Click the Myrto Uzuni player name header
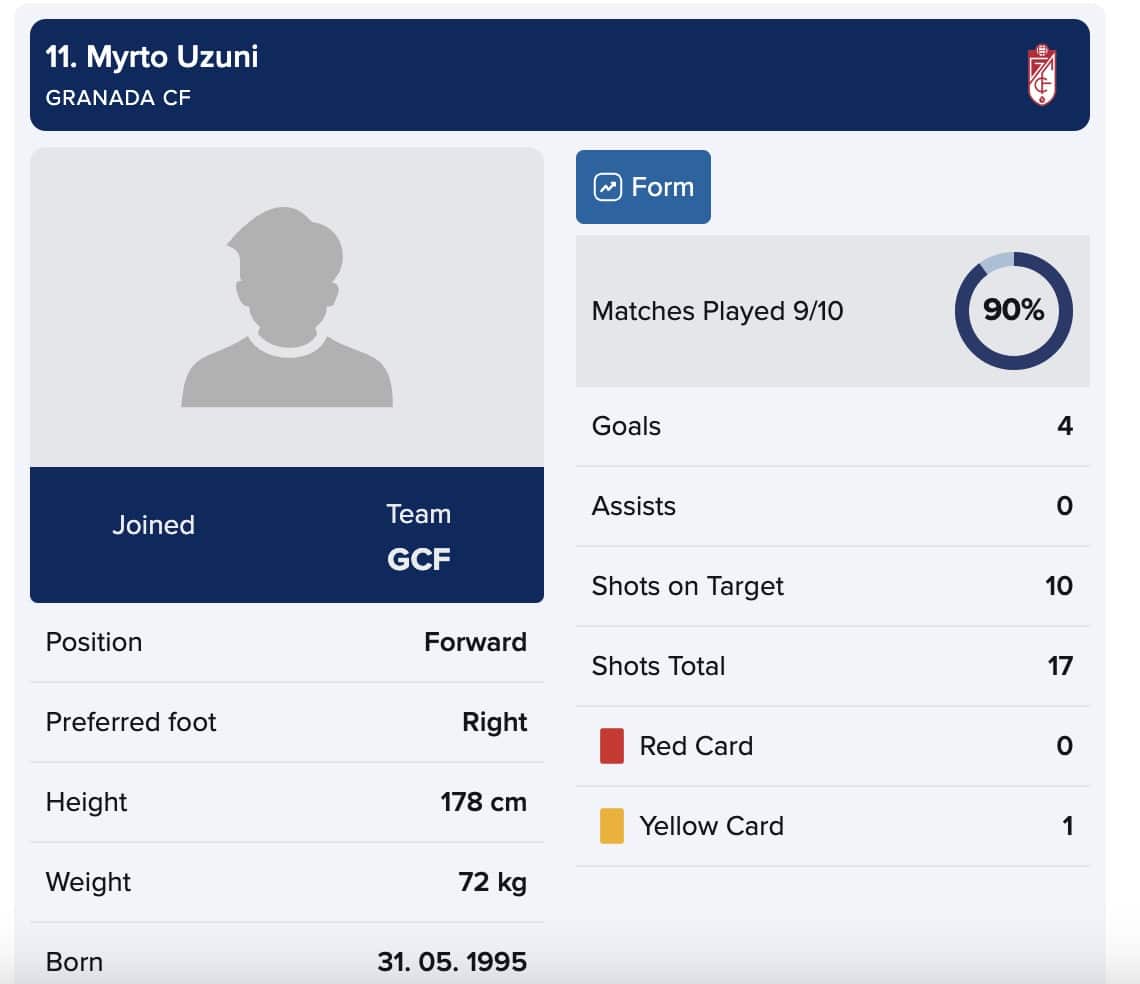Image resolution: width=1140 pixels, height=984 pixels. 152,57
